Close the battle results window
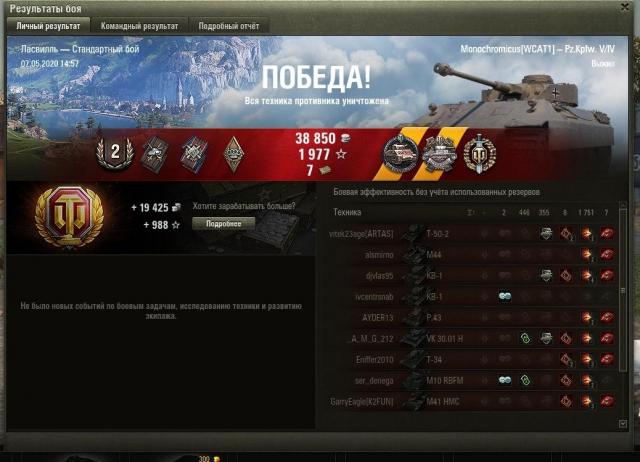Viewport: 640px width, 462px height. 625,8
